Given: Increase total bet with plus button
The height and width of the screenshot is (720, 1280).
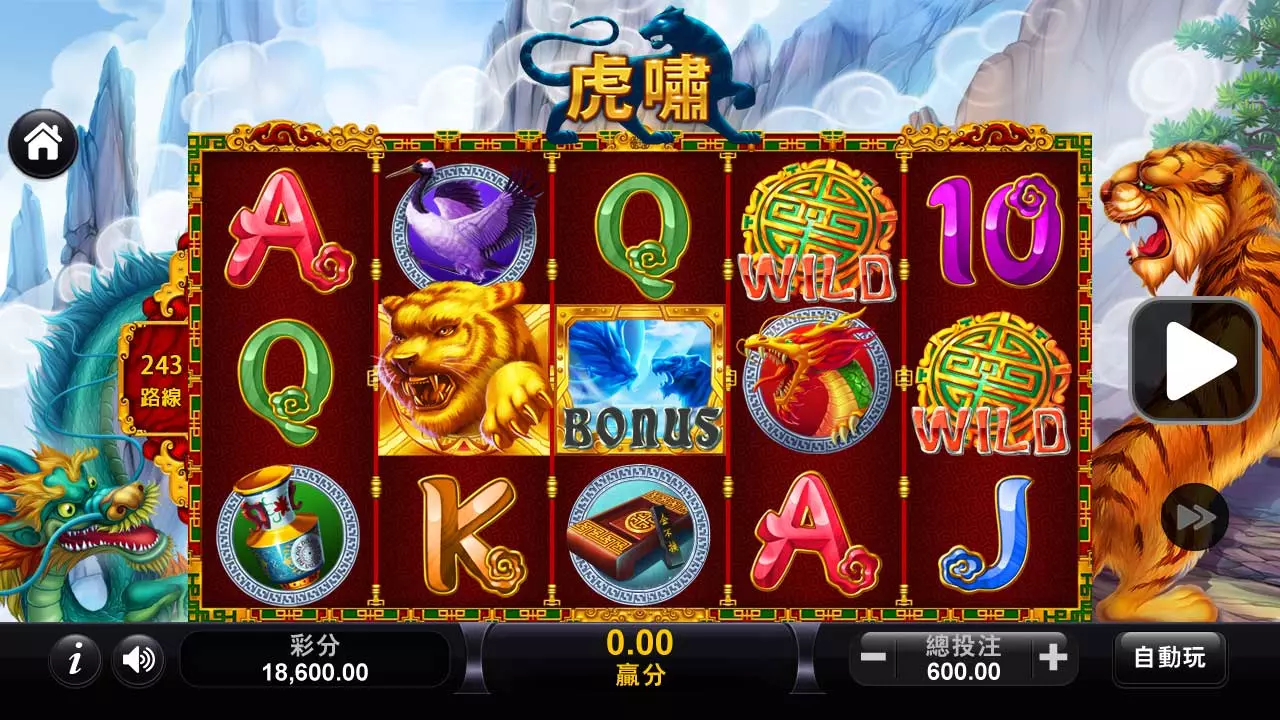Looking at the screenshot, I should [1053, 657].
